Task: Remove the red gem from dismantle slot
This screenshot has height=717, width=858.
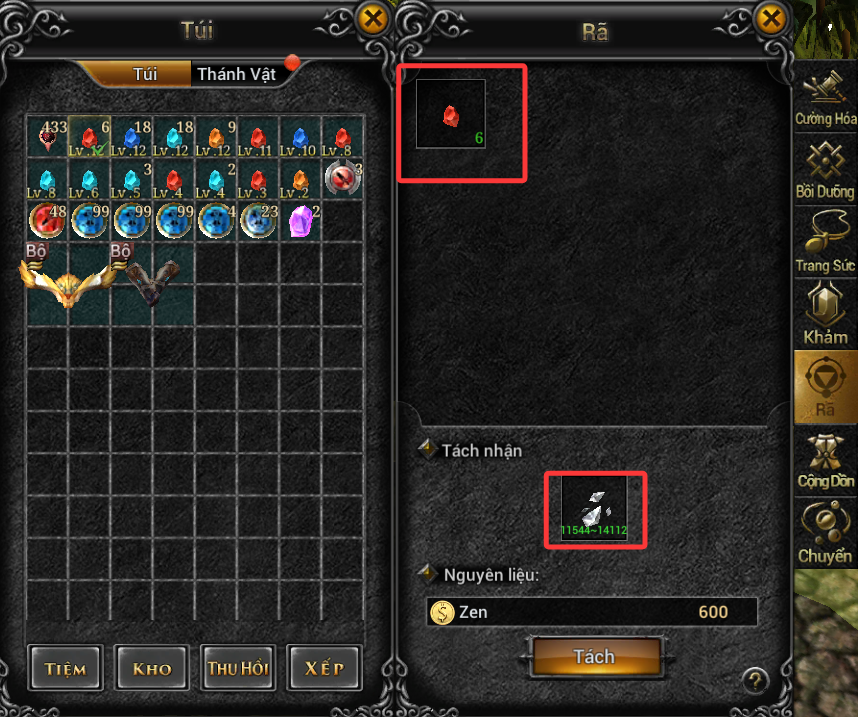Action: coord(450,115)
